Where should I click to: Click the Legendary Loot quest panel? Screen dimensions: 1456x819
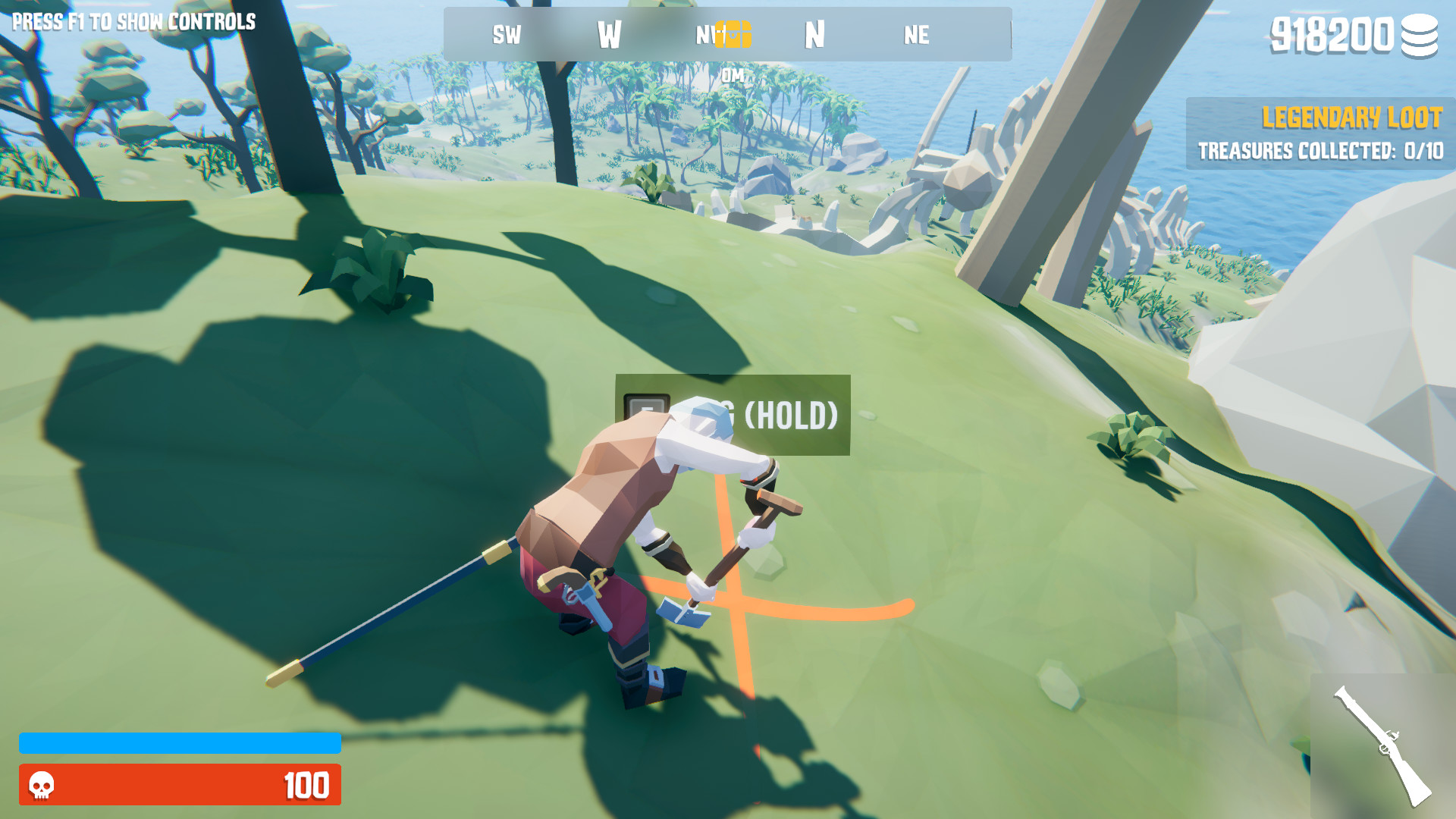(x=1319, y=135)
